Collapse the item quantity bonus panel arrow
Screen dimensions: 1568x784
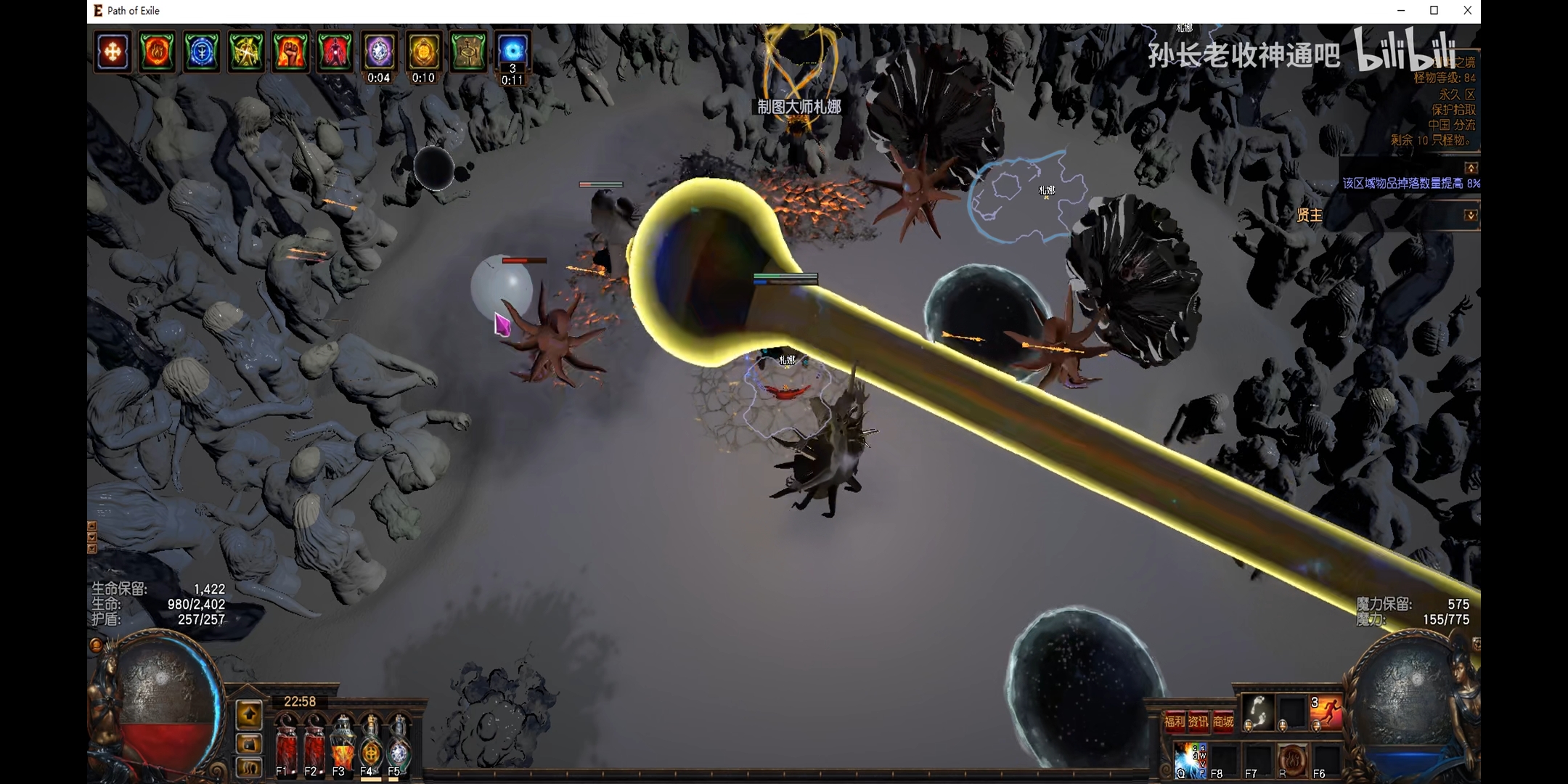coord(1470,168)
